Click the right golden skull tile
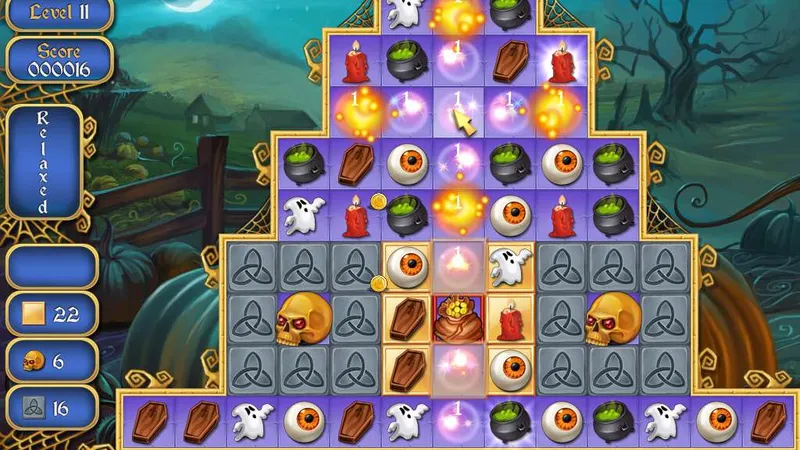The height and width of the screenshot is (450, 800). [613, 318]
